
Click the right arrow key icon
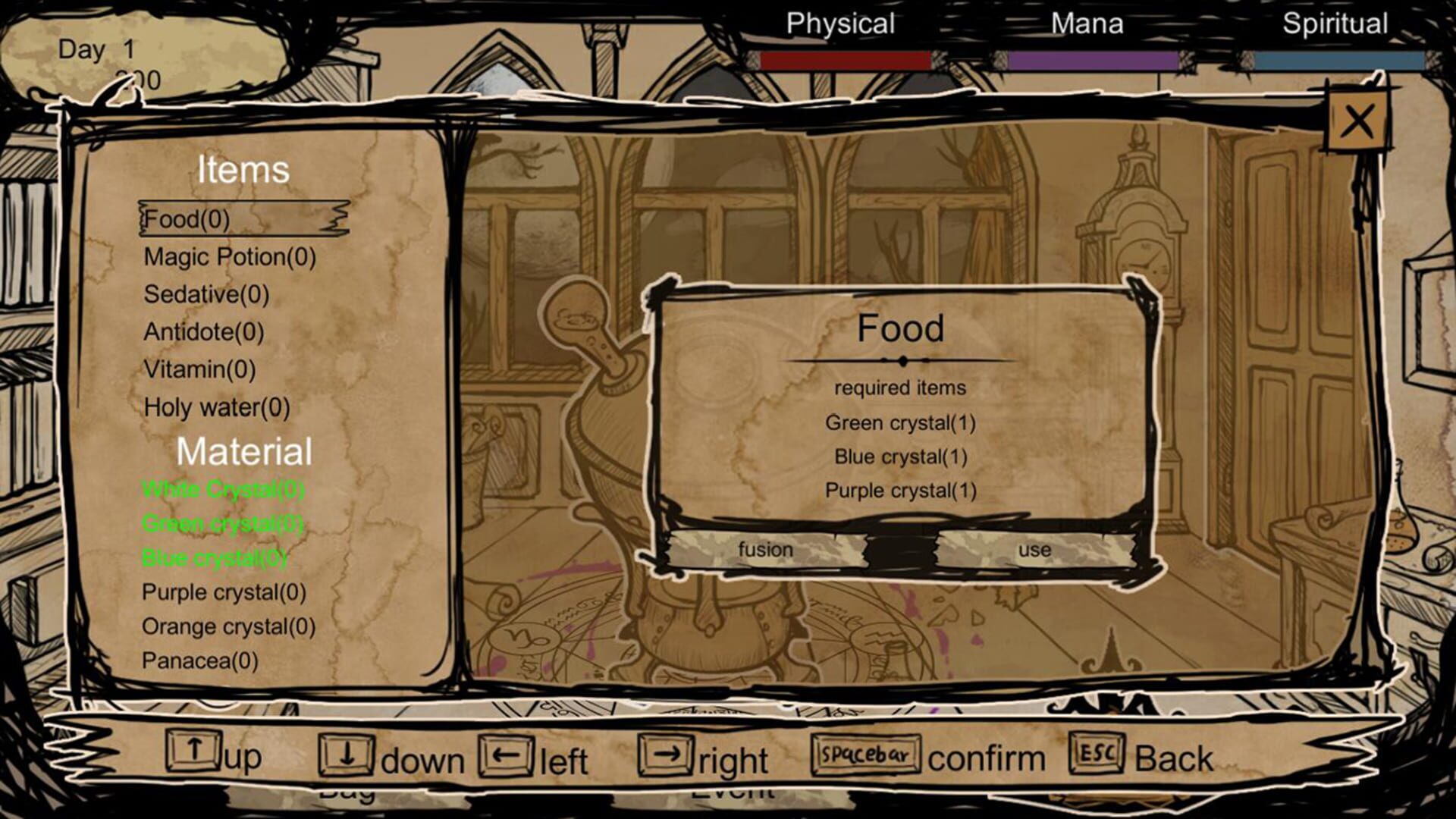tap(667, 753)
